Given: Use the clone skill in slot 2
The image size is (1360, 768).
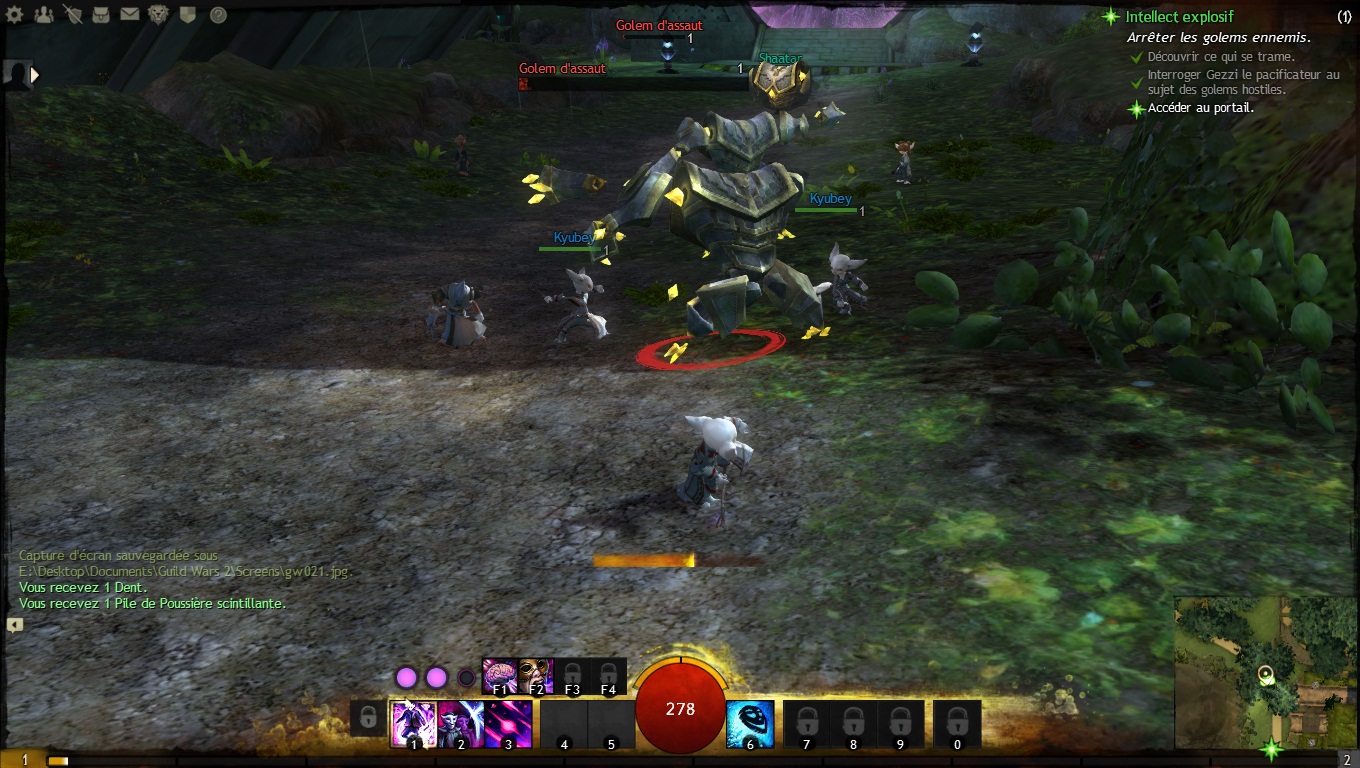Looking at the screenshot, I should click(x=461, y=722).
